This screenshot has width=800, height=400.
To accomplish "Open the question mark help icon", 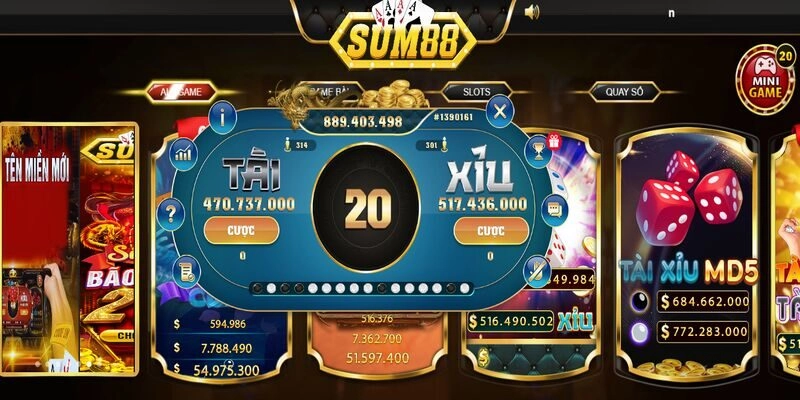I will pos(172,212).
